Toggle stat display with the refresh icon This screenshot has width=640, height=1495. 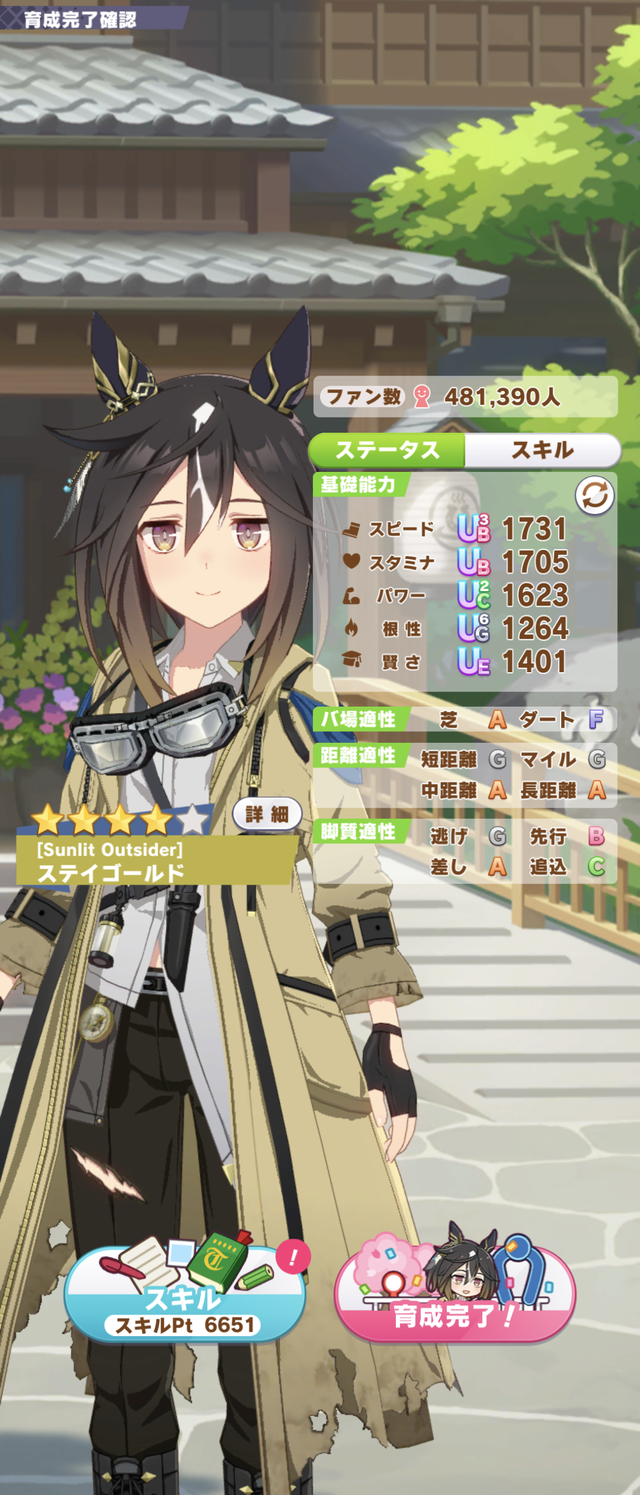pyautogui.click(x=594, y=496)
